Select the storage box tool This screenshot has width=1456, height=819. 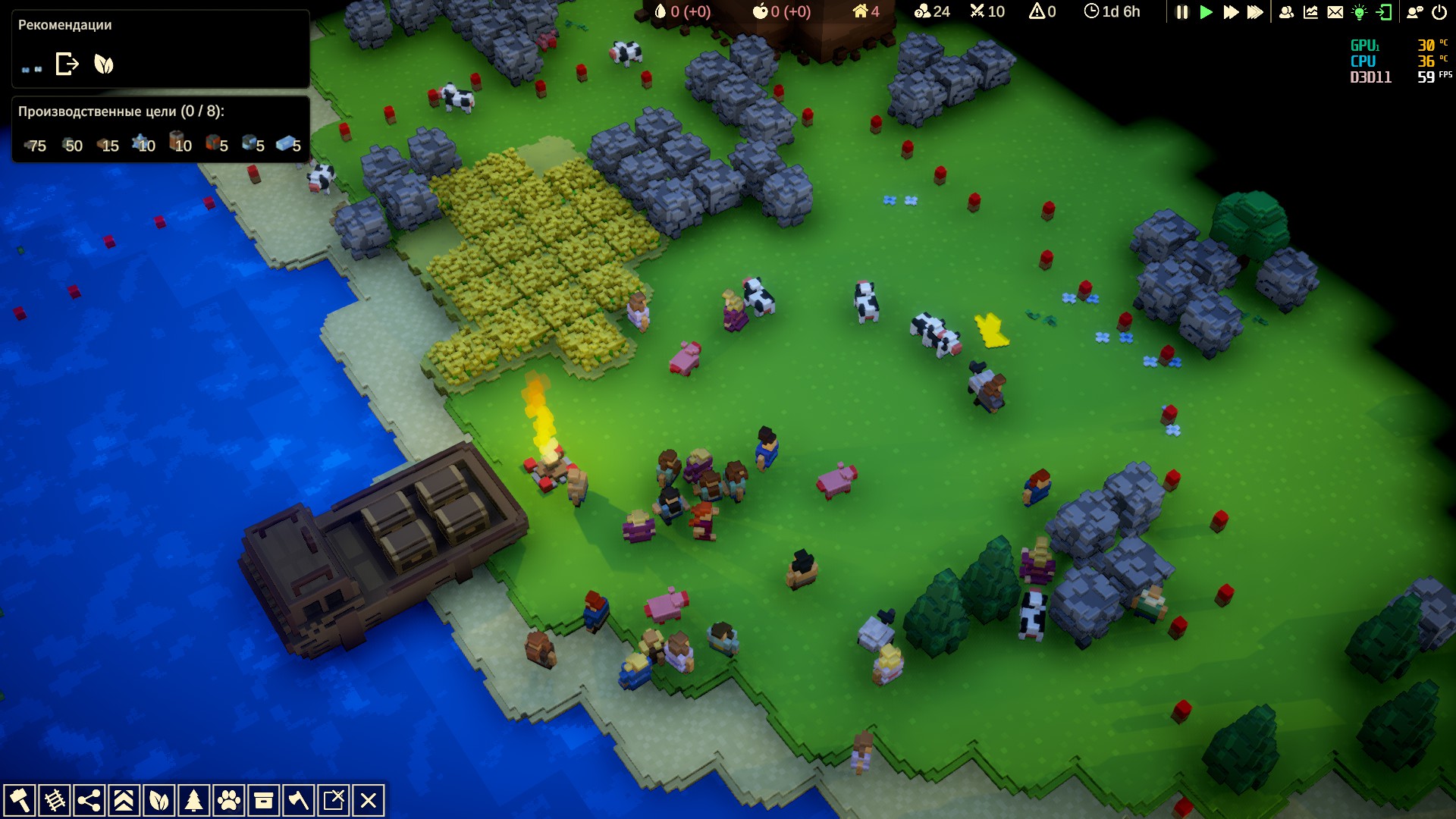pyautogui.click(x=263, y=801)
